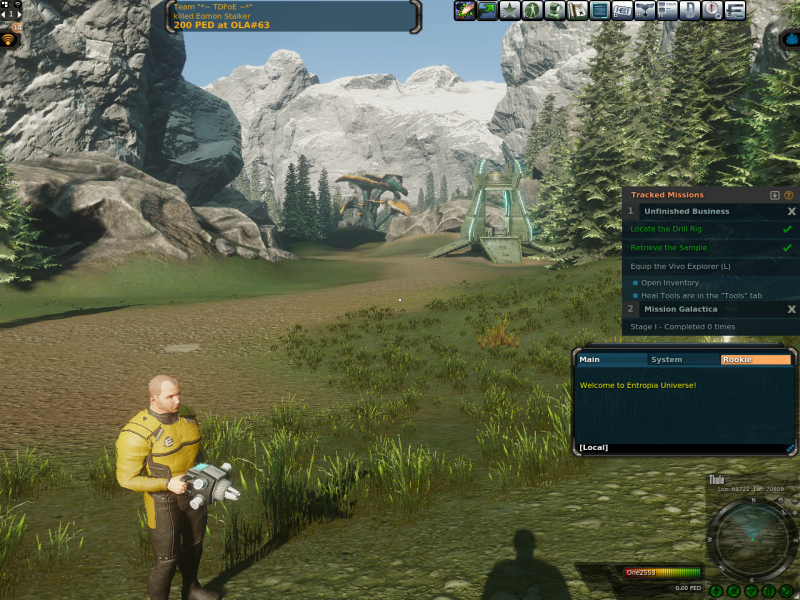Open the avatar figure toolbar icon
The image size is (800, 600).
pos(532,11)
